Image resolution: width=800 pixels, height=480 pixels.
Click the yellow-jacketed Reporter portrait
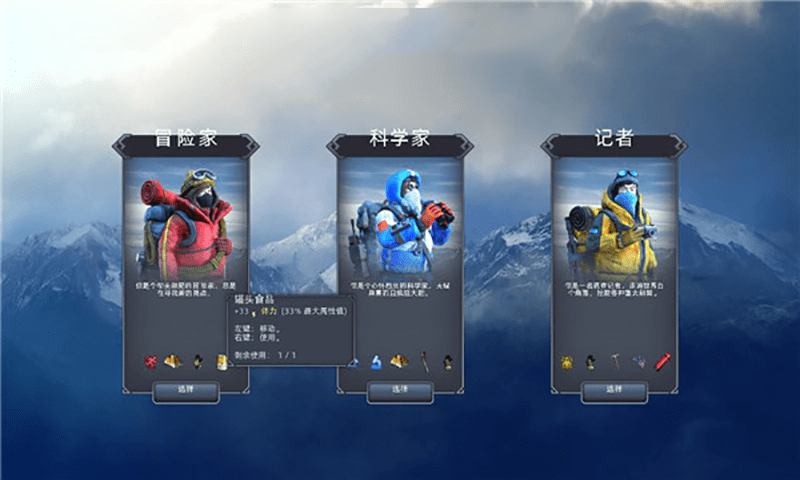click(x=615, y=225)
